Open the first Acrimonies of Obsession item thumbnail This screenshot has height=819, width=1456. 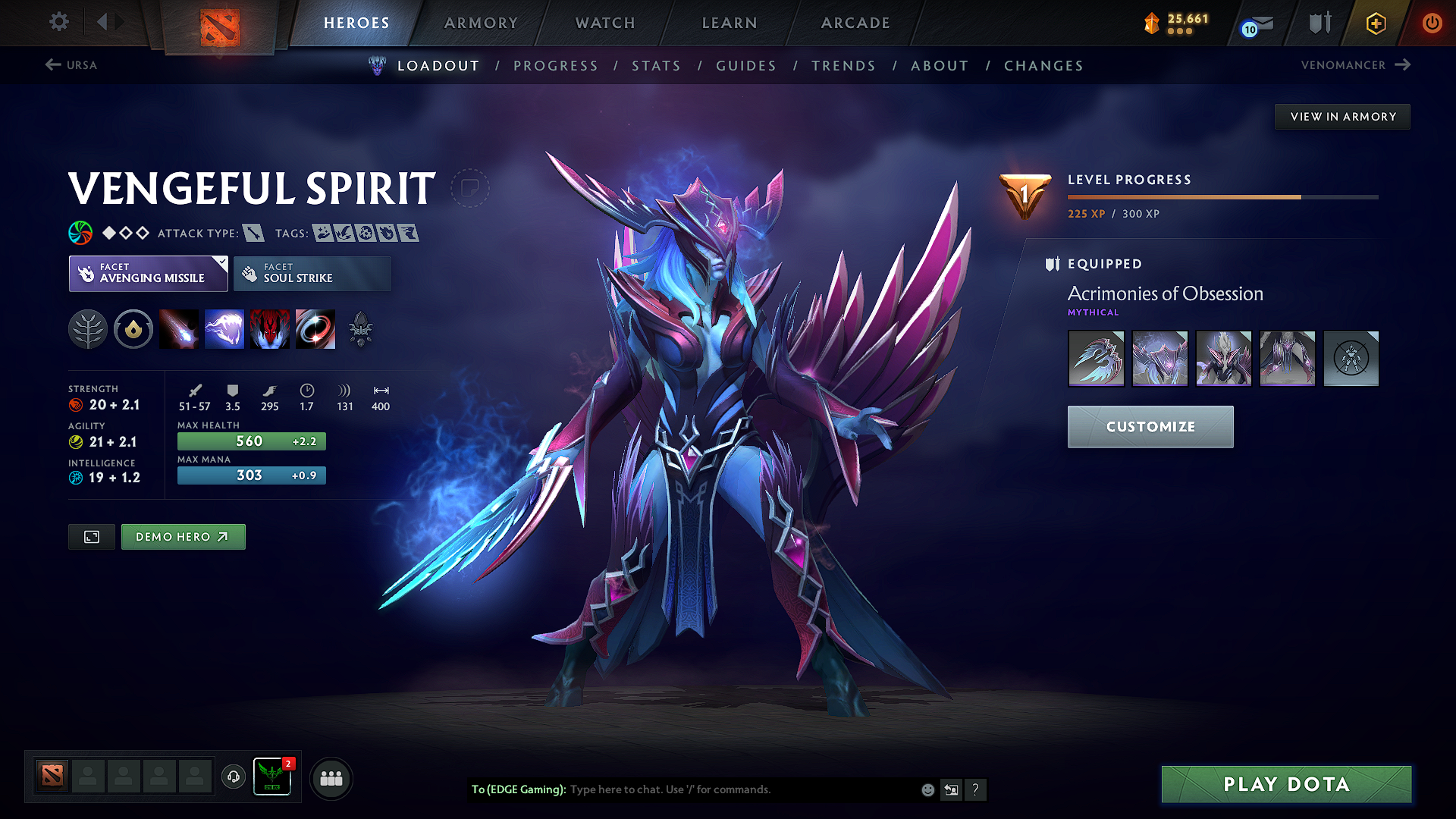1097,358
